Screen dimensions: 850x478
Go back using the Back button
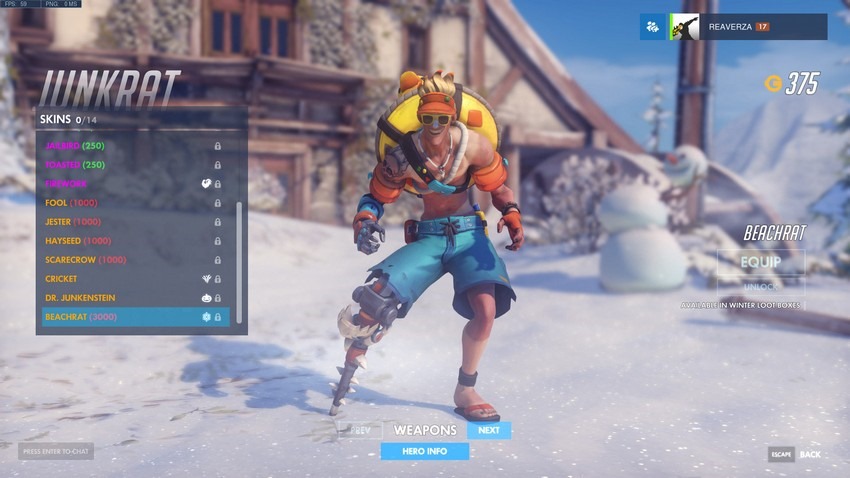click(796, 454)
